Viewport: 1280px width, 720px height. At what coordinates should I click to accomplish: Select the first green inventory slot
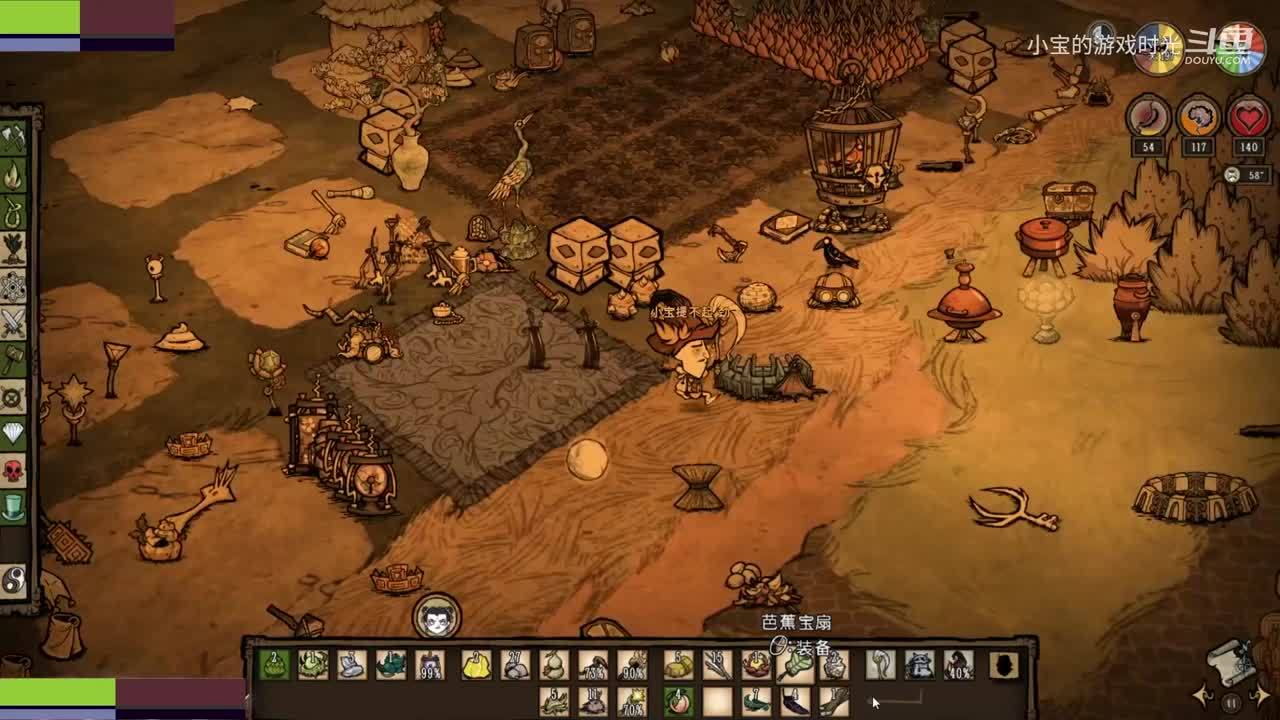coord(273,664)
